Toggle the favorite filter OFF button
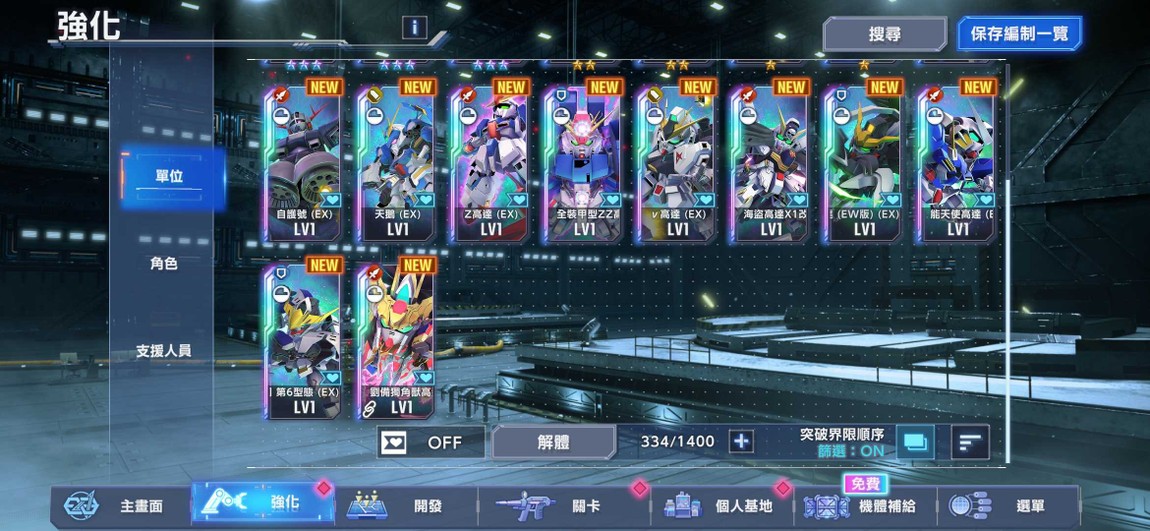Viewport: 1150px width, 531px height. tap(430, 442)
